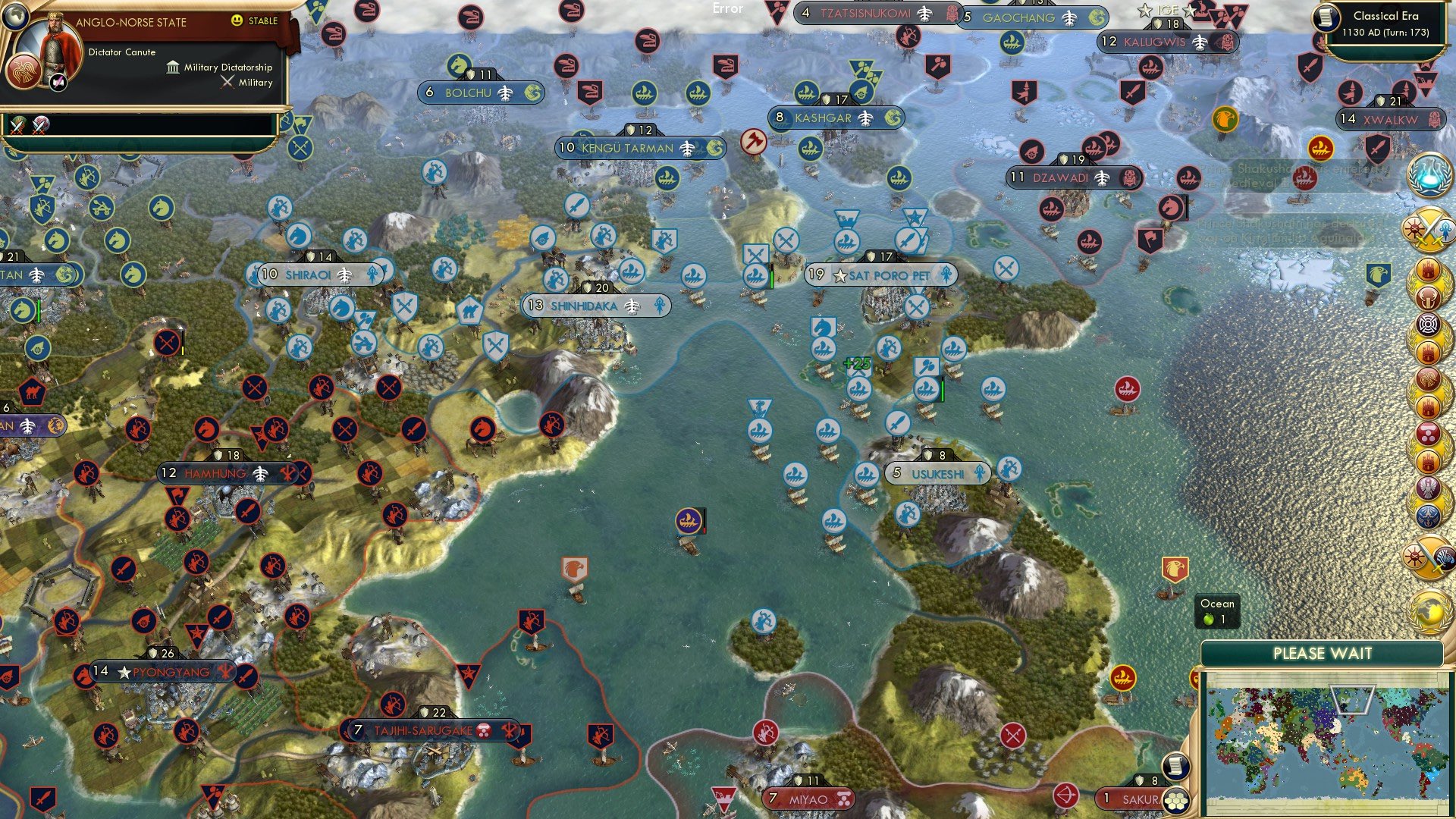Click the STABLE happiness smiley icon

coord(237,21)
